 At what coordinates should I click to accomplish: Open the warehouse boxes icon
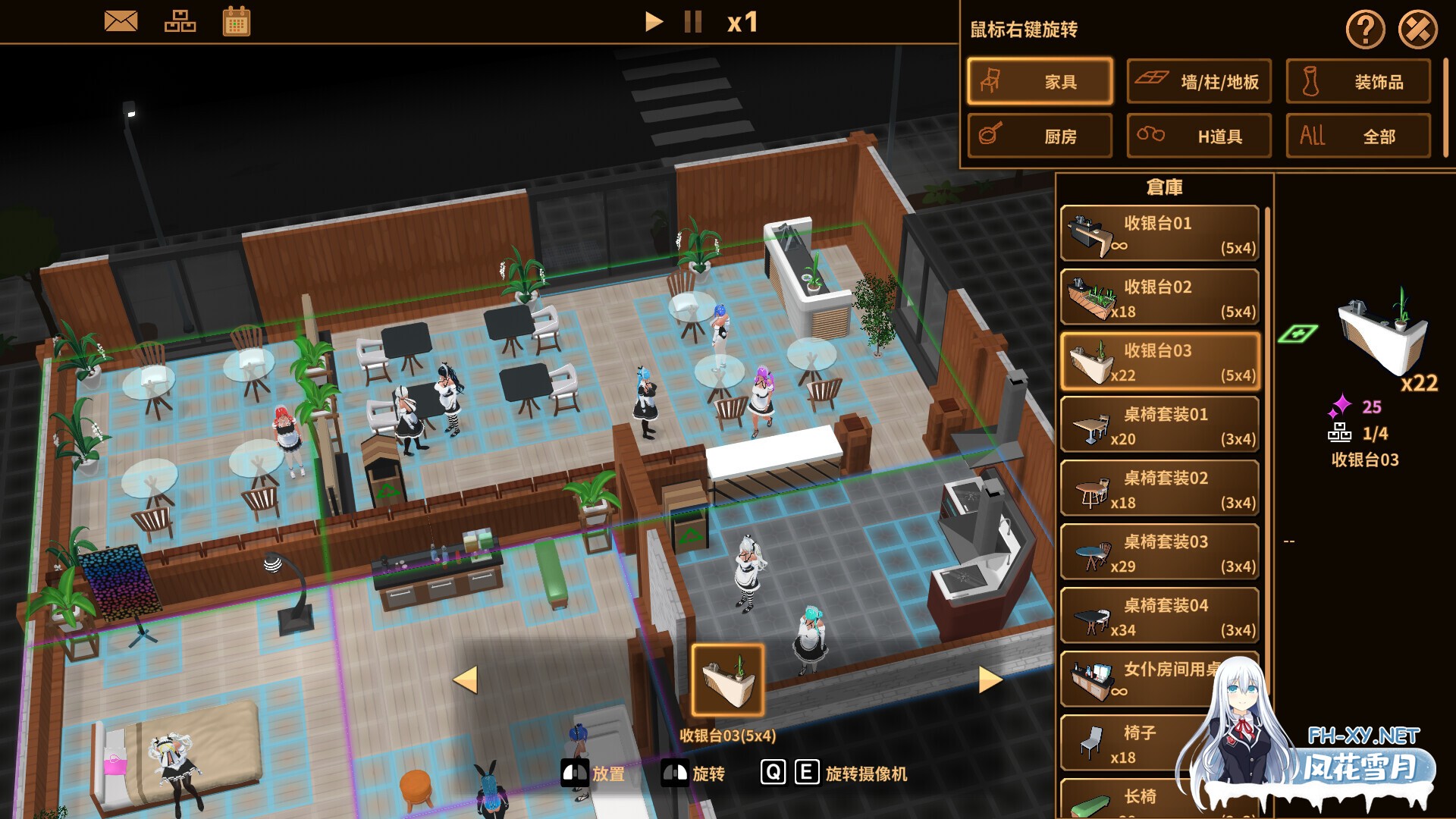pos(180,20)
